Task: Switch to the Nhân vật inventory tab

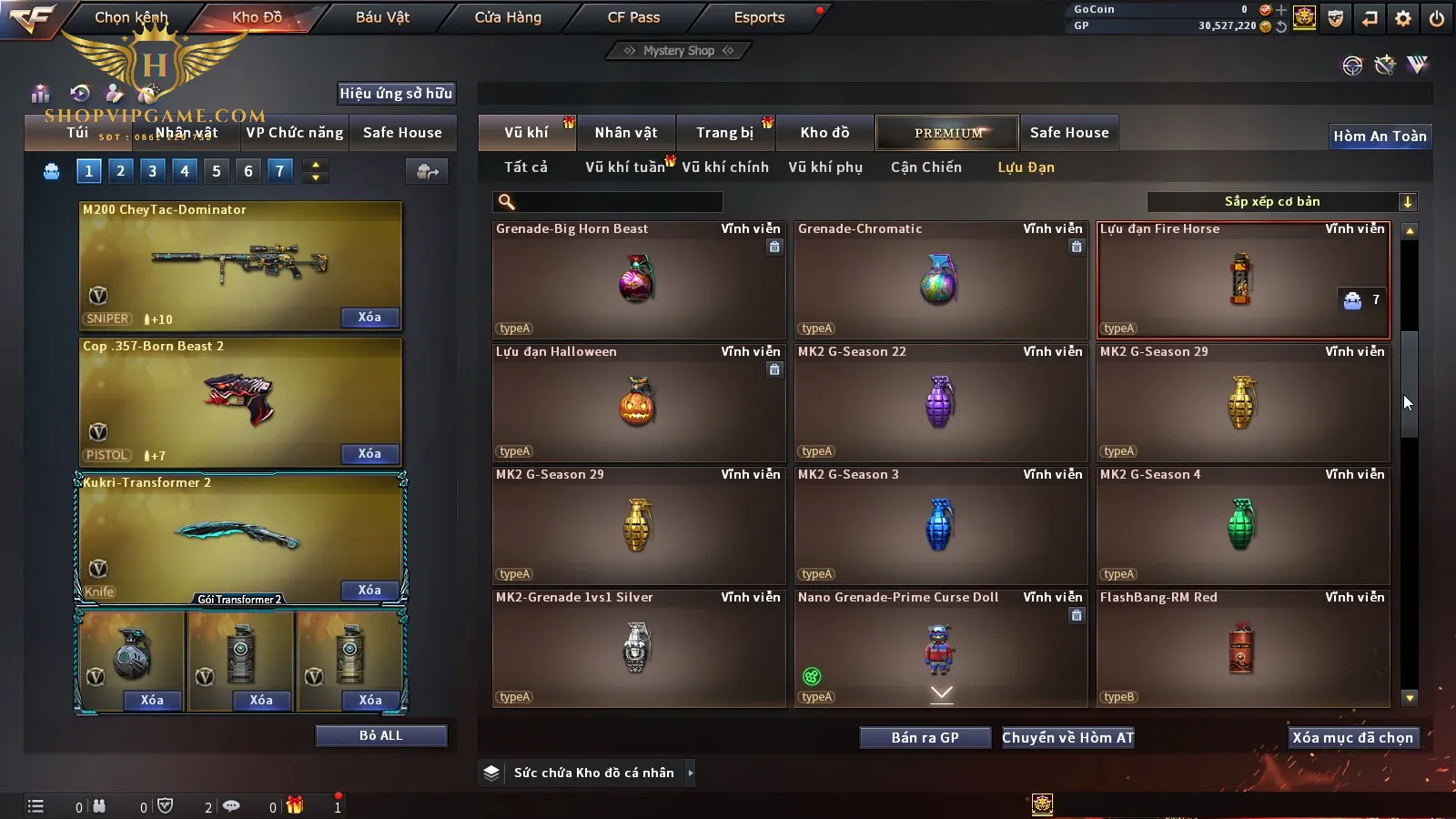Action: click(625, 133)
